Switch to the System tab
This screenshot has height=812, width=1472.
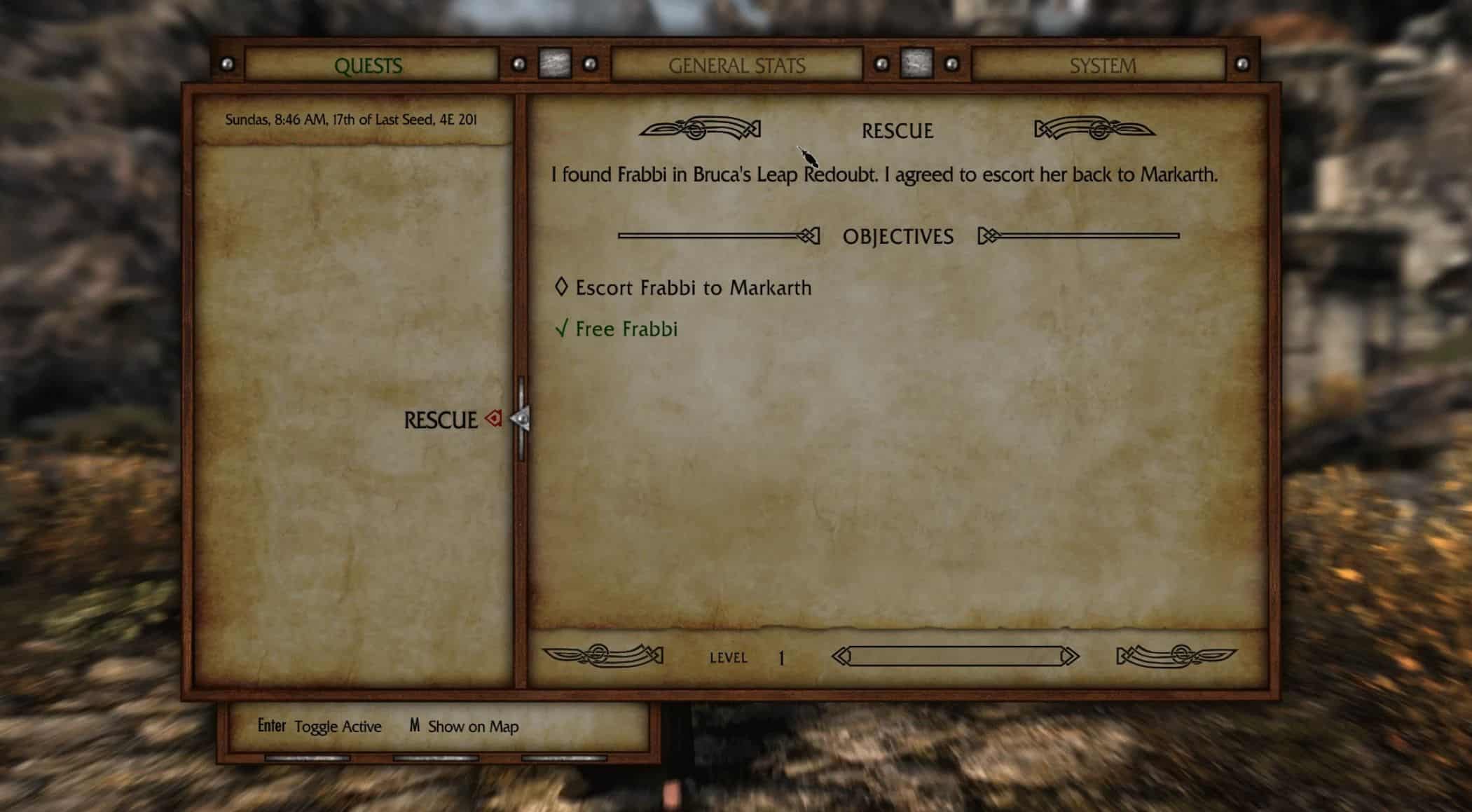tap(1102, 66)
